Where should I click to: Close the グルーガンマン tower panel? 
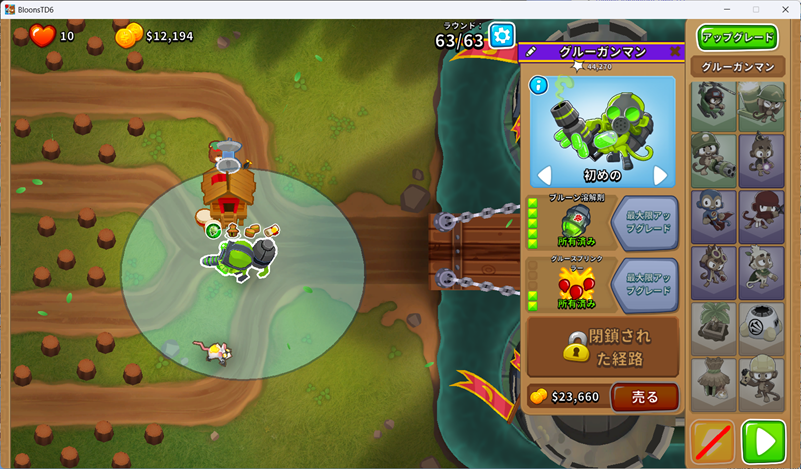(676, 51)
